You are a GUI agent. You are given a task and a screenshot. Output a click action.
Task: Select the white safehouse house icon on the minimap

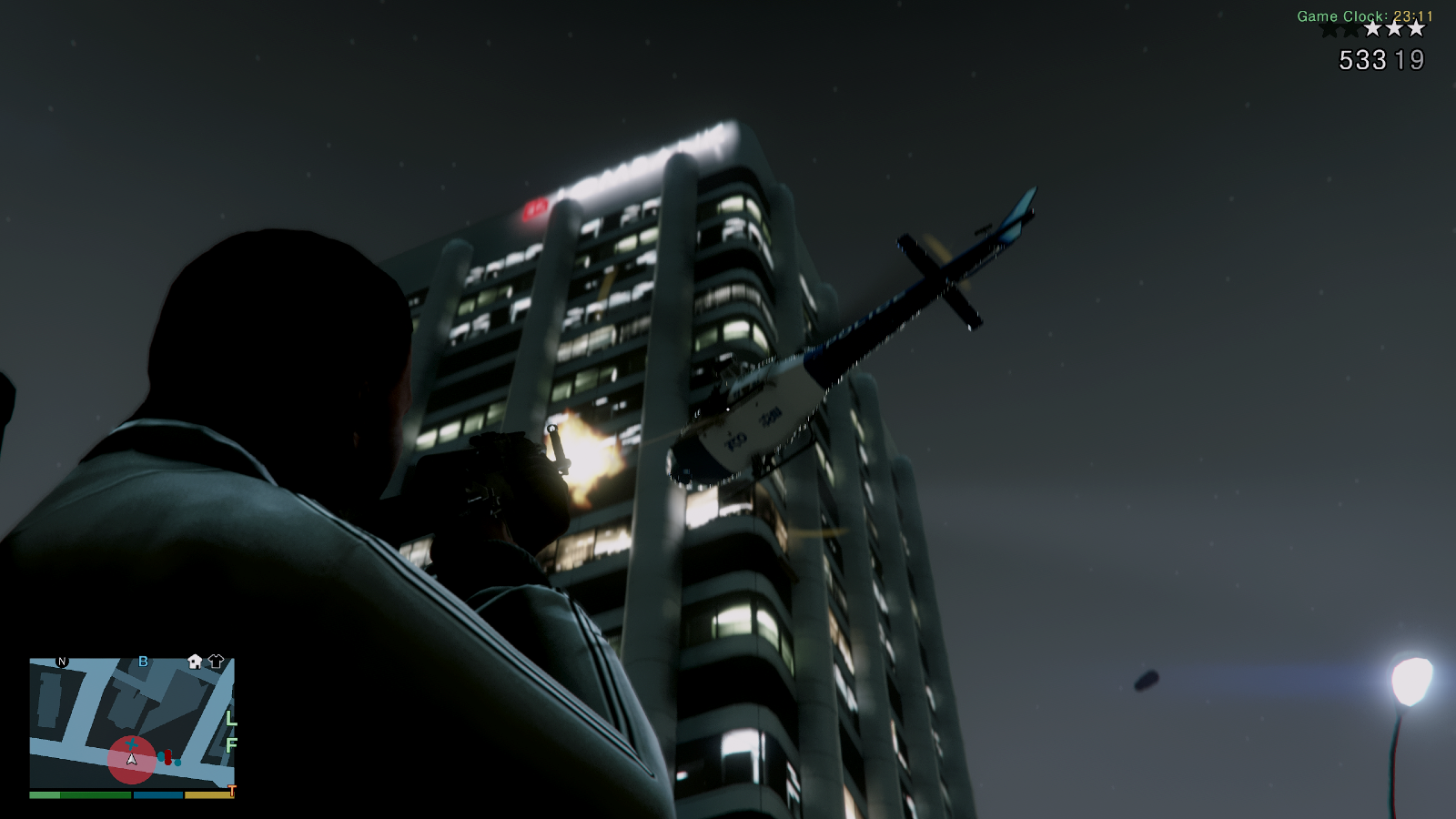[194, 662]
